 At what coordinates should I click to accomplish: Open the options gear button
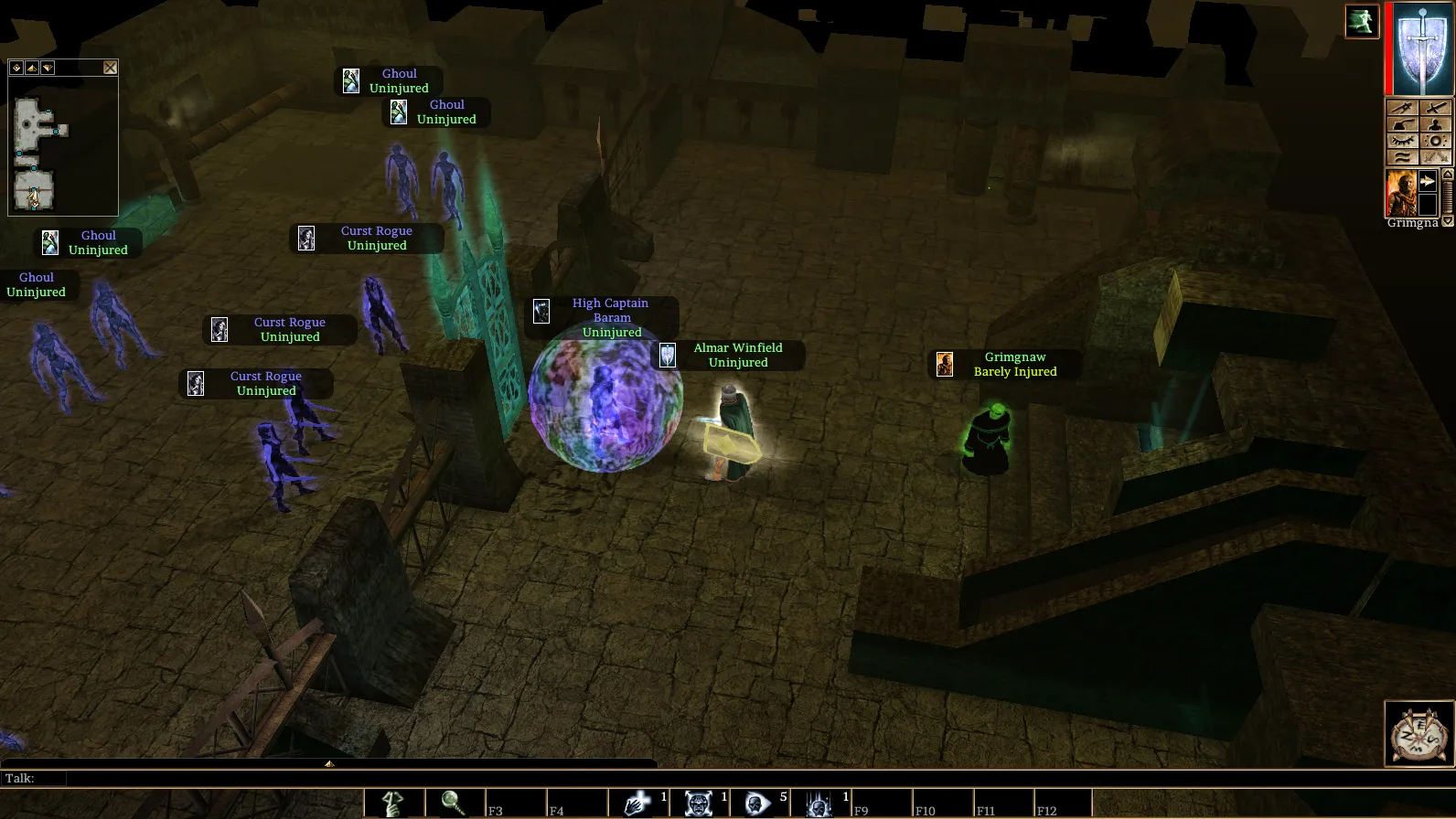click(x=1435, y=141)
